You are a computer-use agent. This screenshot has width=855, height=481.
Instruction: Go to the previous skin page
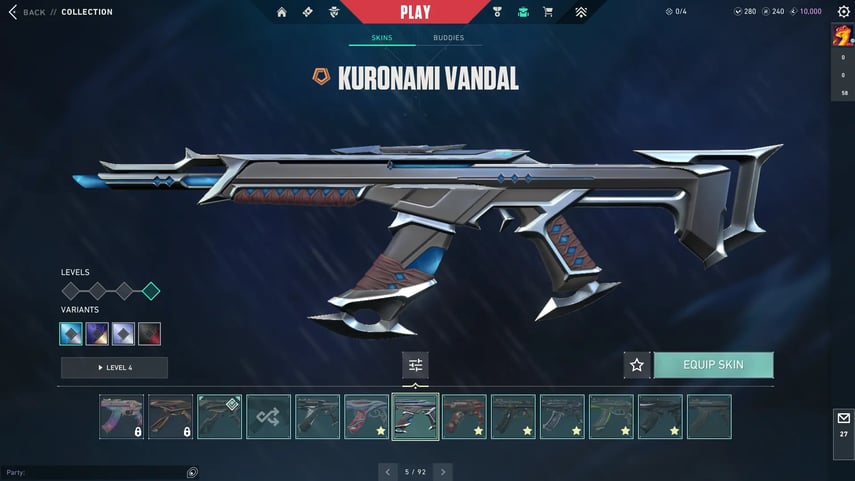(388, 471)
